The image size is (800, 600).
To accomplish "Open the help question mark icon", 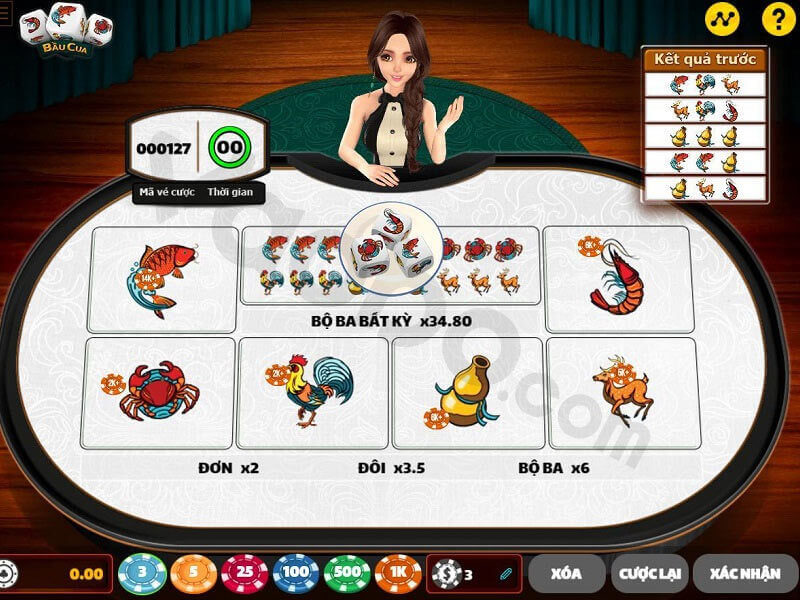I will (776, 18).
